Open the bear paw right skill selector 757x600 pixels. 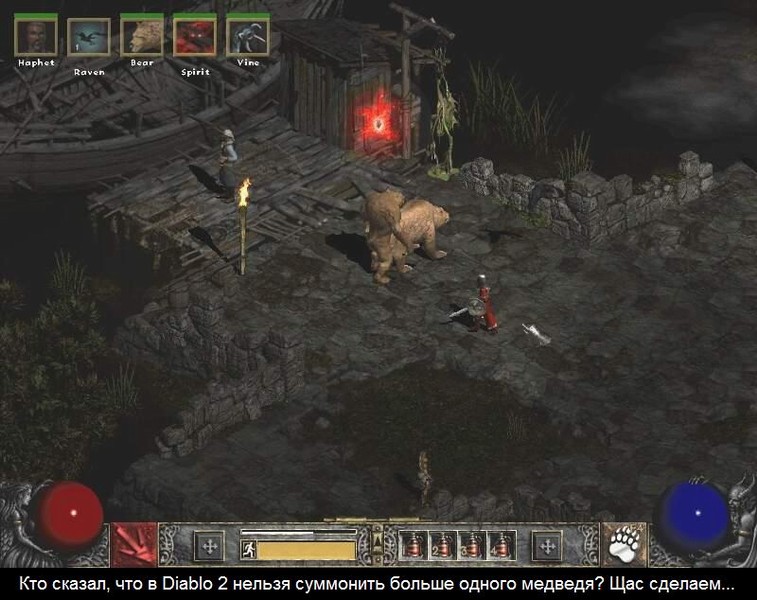pyautogui.click(x=624, y=545)
